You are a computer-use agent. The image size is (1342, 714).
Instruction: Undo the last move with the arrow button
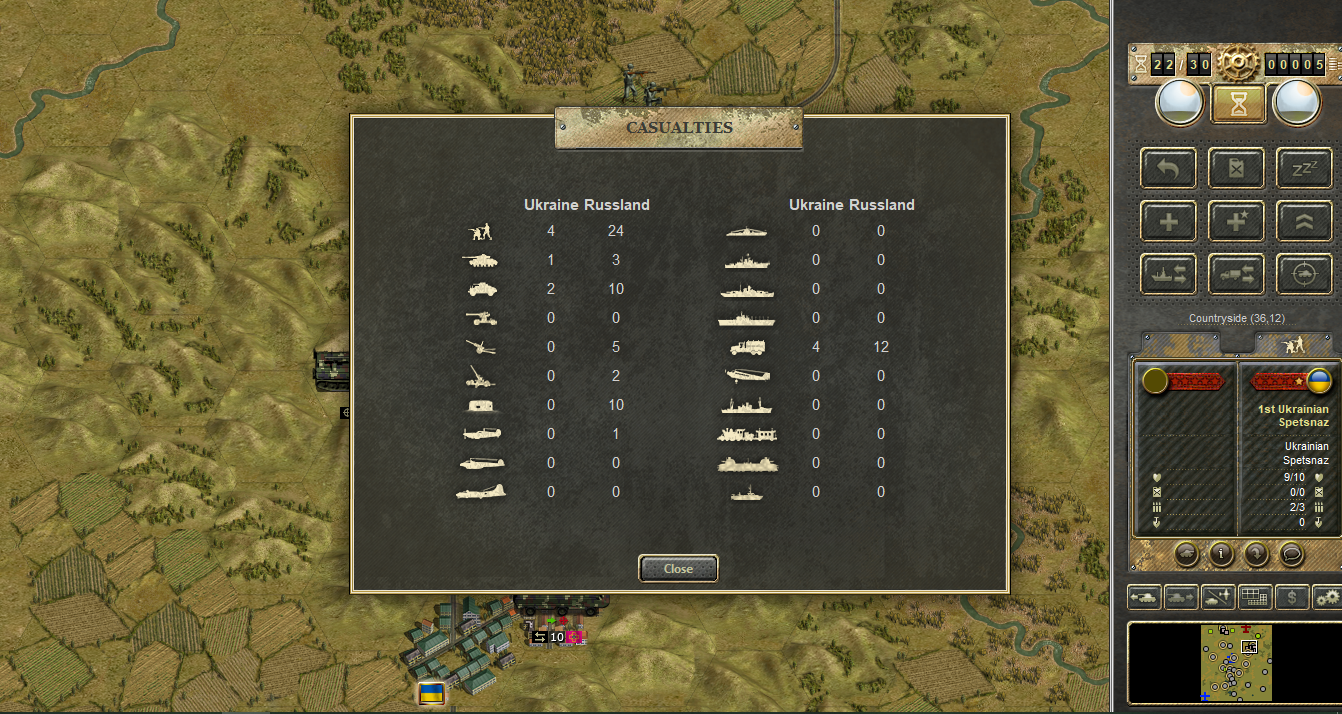coord(1168,169)
